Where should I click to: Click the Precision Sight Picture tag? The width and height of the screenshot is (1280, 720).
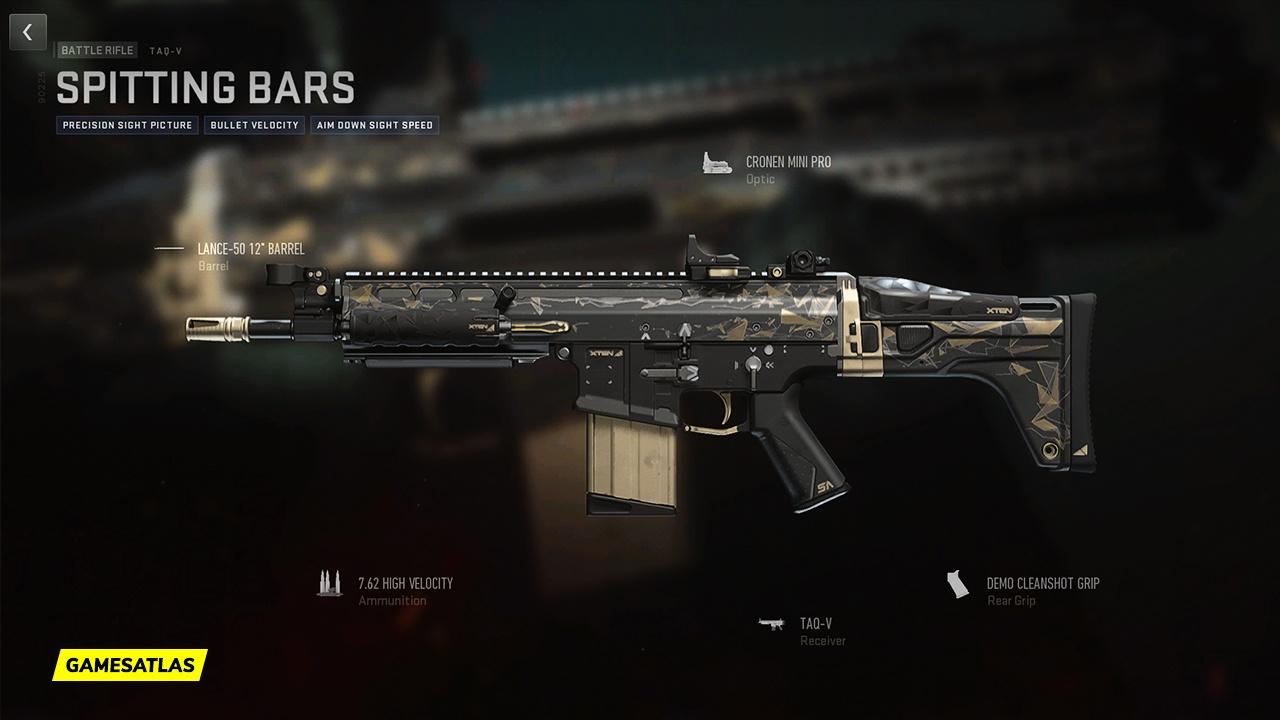click(127, 126)
